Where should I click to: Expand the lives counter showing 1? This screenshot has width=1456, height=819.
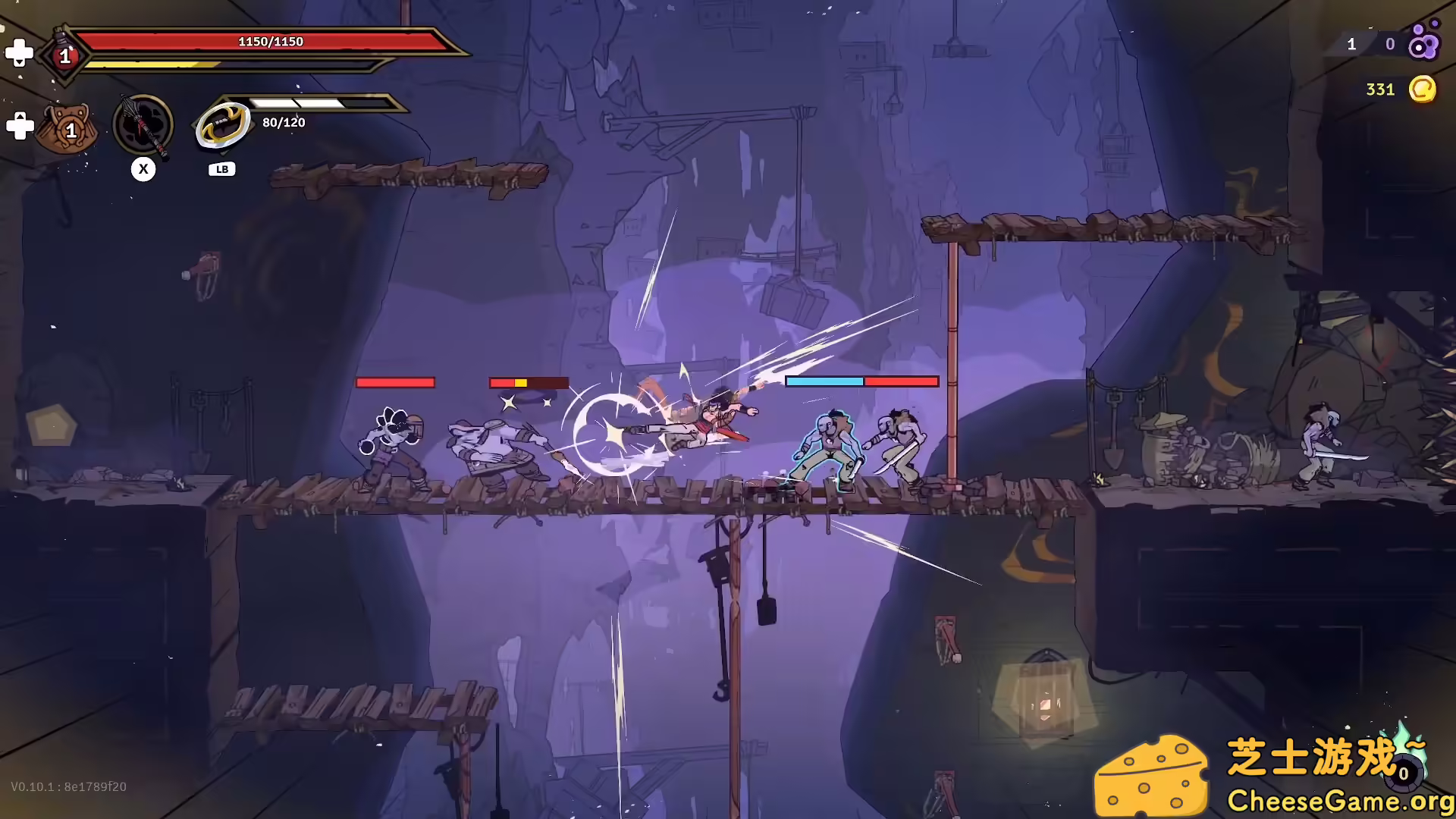[1351, 44]
